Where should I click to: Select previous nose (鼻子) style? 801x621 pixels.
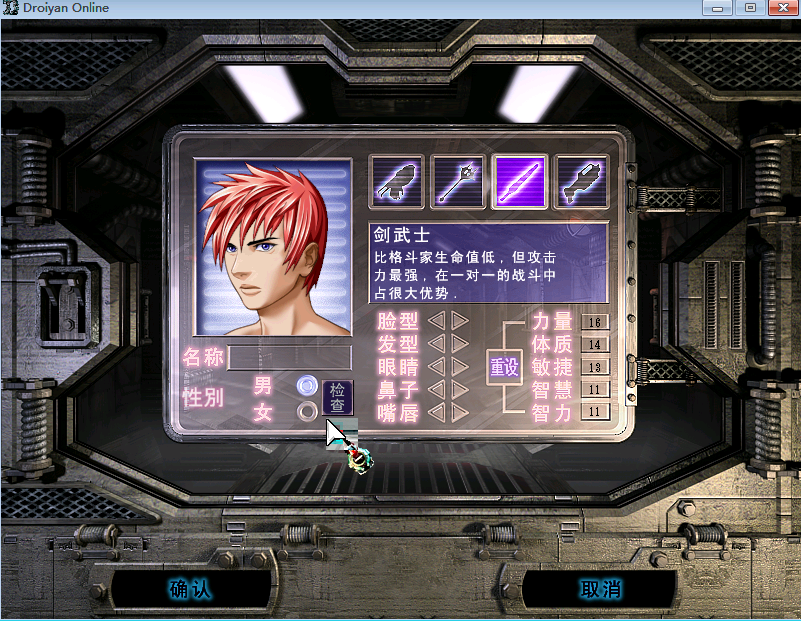tap(437, 389)
